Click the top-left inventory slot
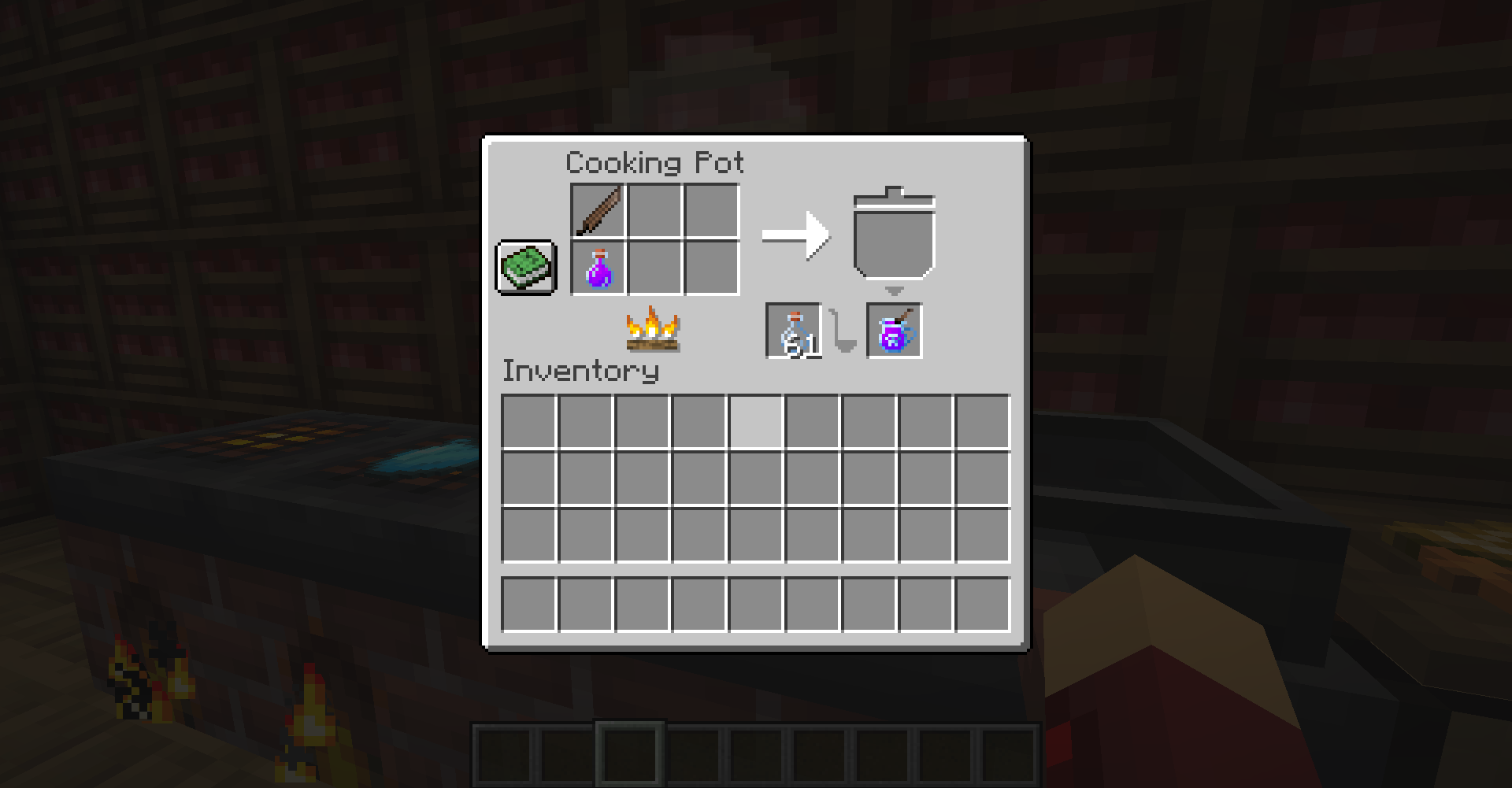 (x=529, y=419)
